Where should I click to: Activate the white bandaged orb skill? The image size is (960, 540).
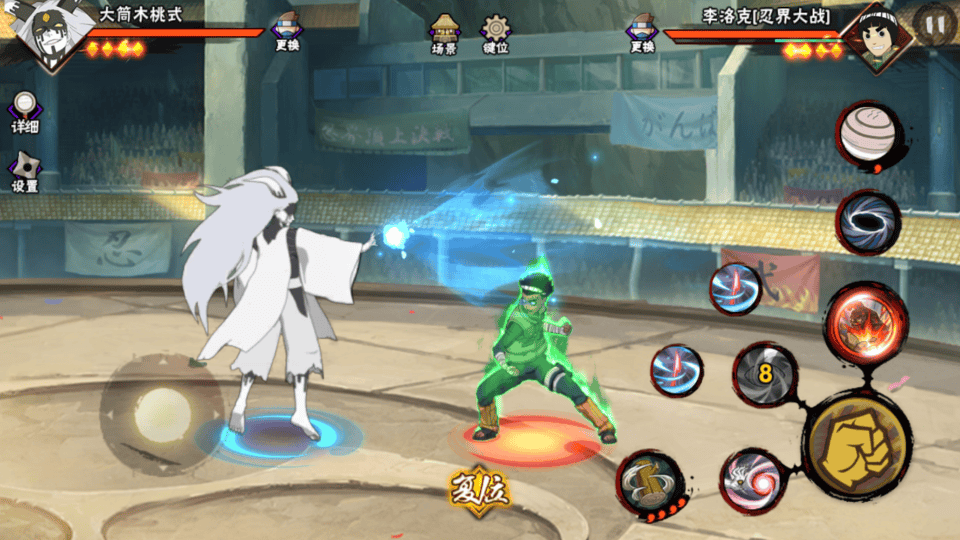(x=866, y=135)
